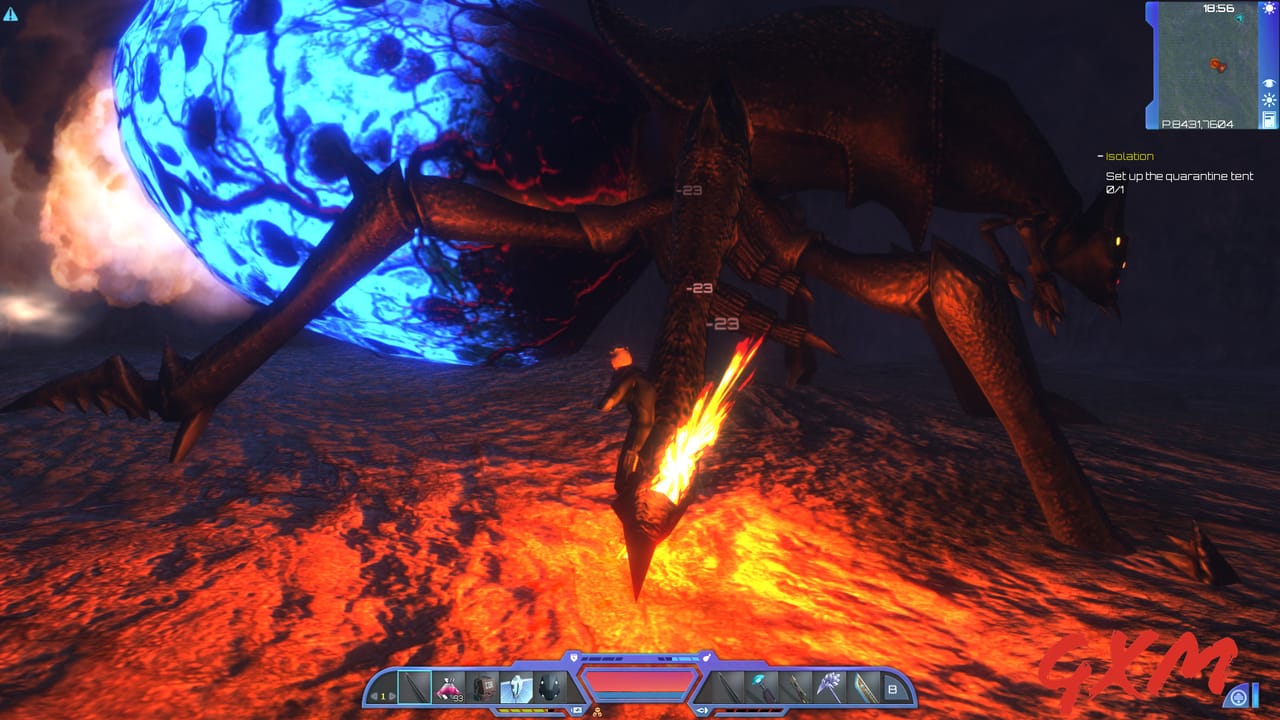Click the red health bar in the HUD center
1280x720 pixels.
[x=640, y=681]
